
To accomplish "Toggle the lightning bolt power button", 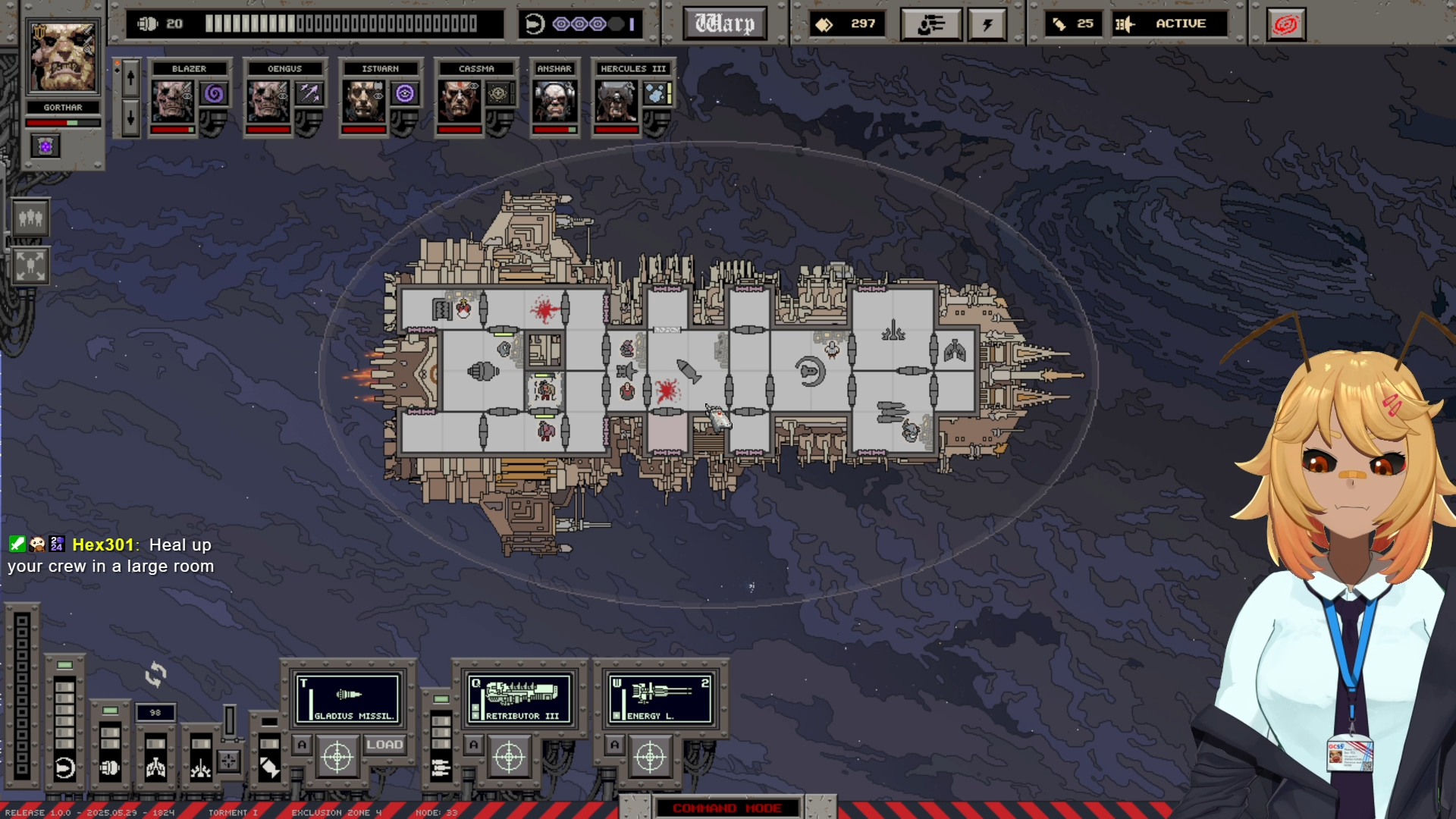I will tap(987, 24).
